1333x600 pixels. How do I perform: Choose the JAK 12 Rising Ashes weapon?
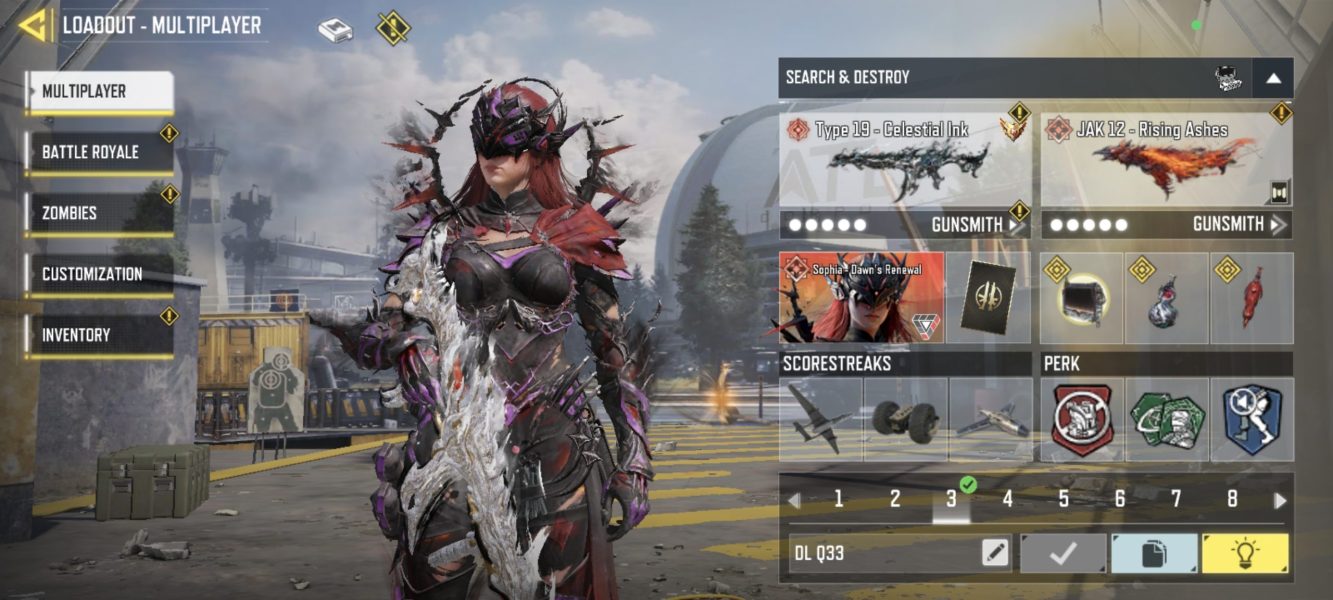pos(1166,158)
